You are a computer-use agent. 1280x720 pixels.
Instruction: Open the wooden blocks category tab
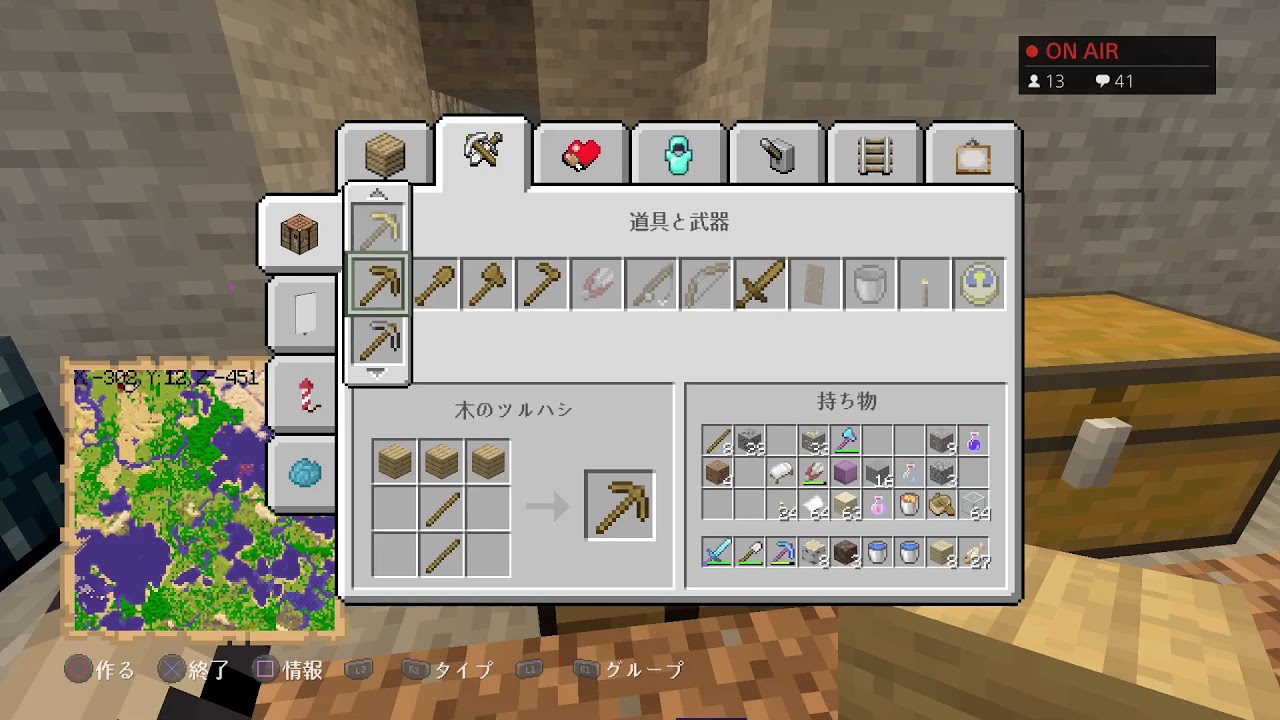386,152
